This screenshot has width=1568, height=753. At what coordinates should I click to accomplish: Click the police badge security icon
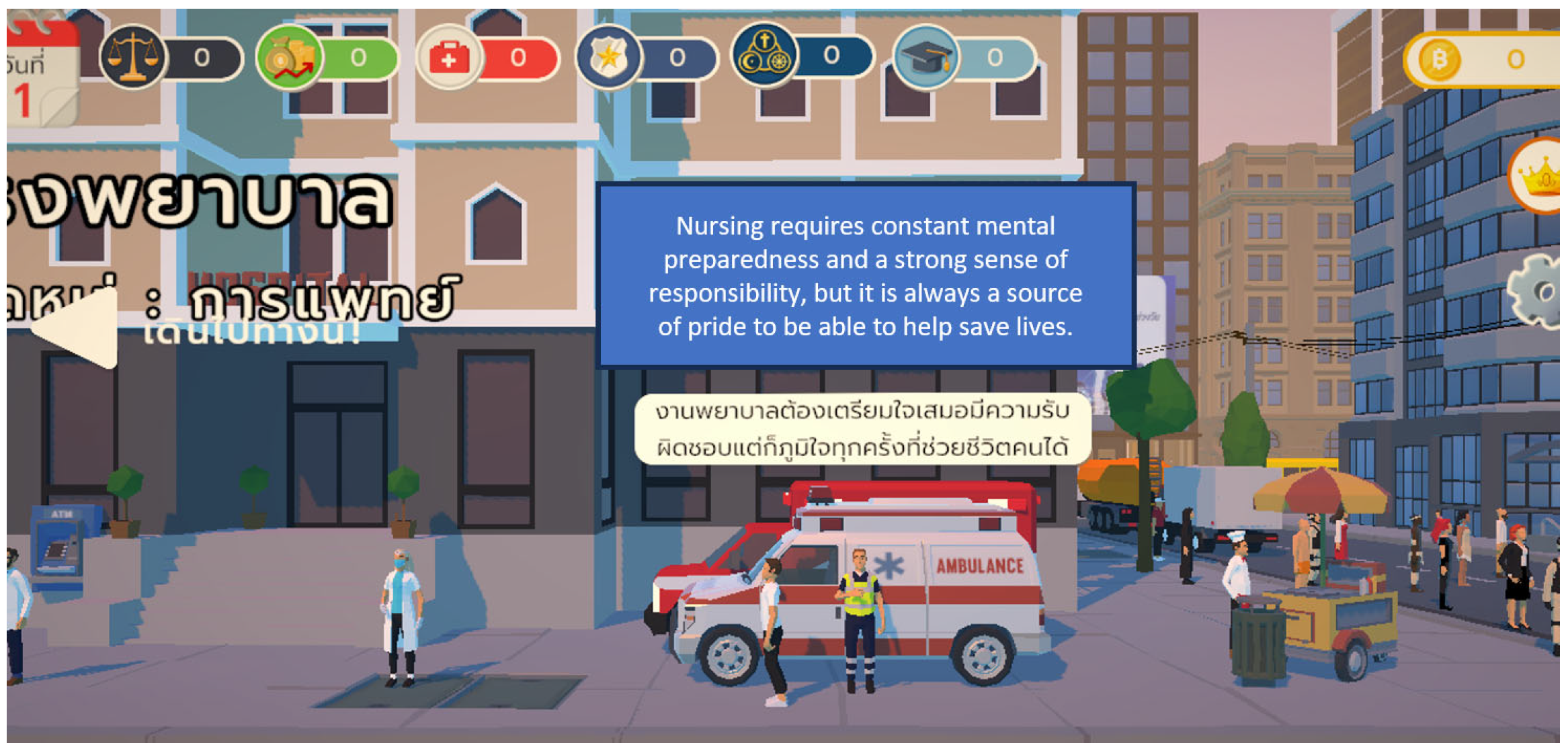[x=609, y=57]
